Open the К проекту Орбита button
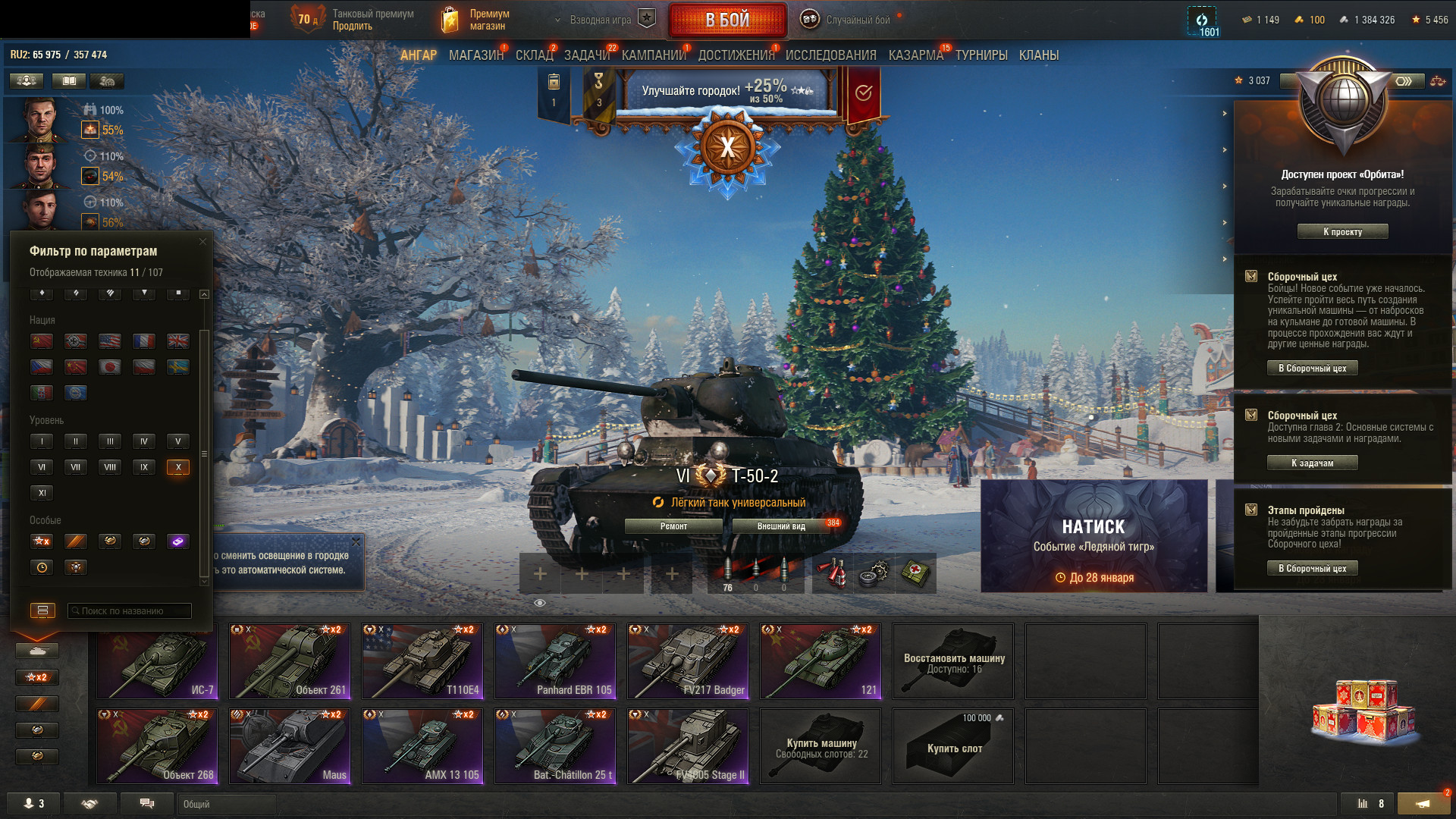 1342,232
